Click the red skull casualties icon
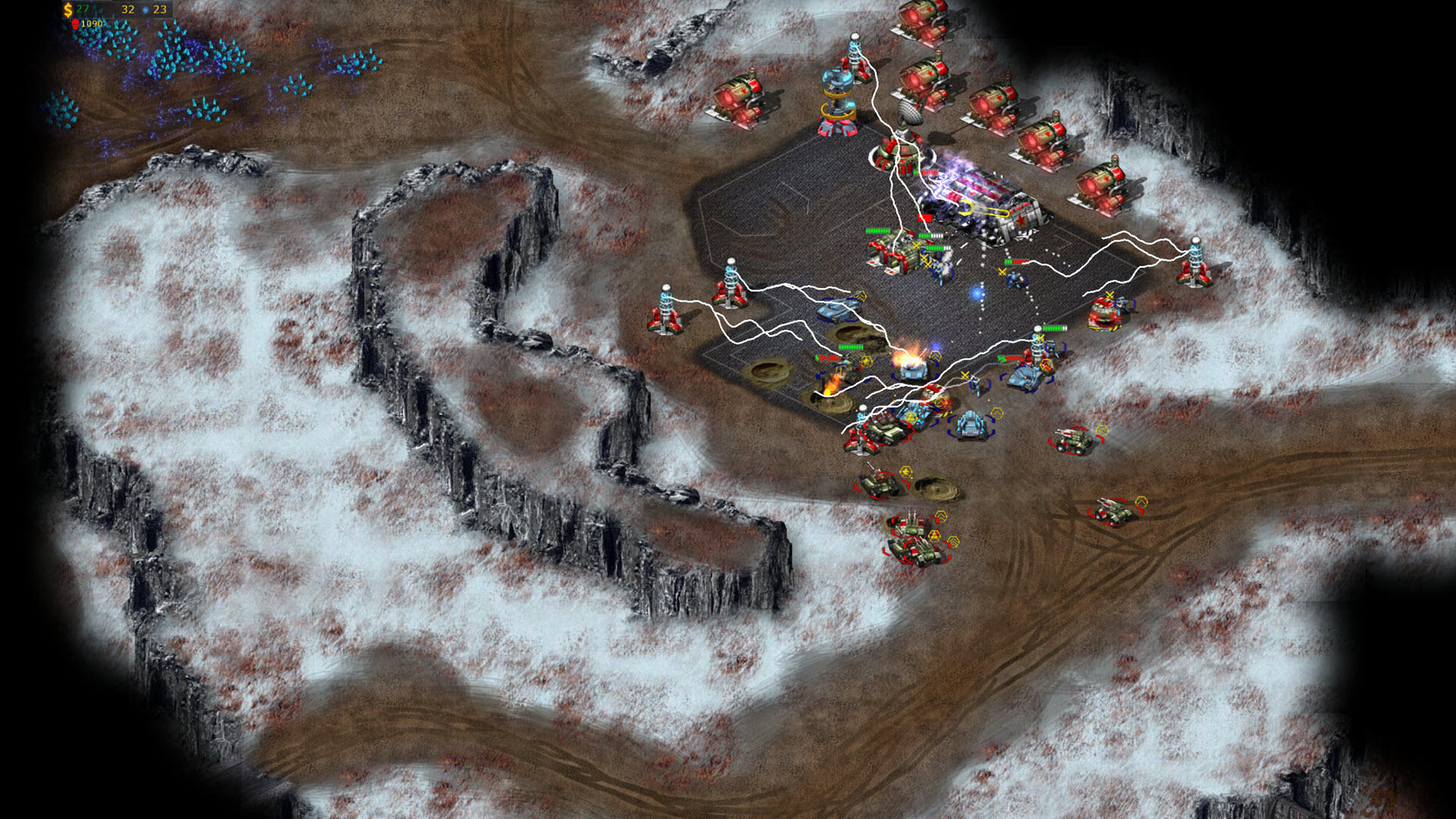1456x819 pixels. click(75, 24)
